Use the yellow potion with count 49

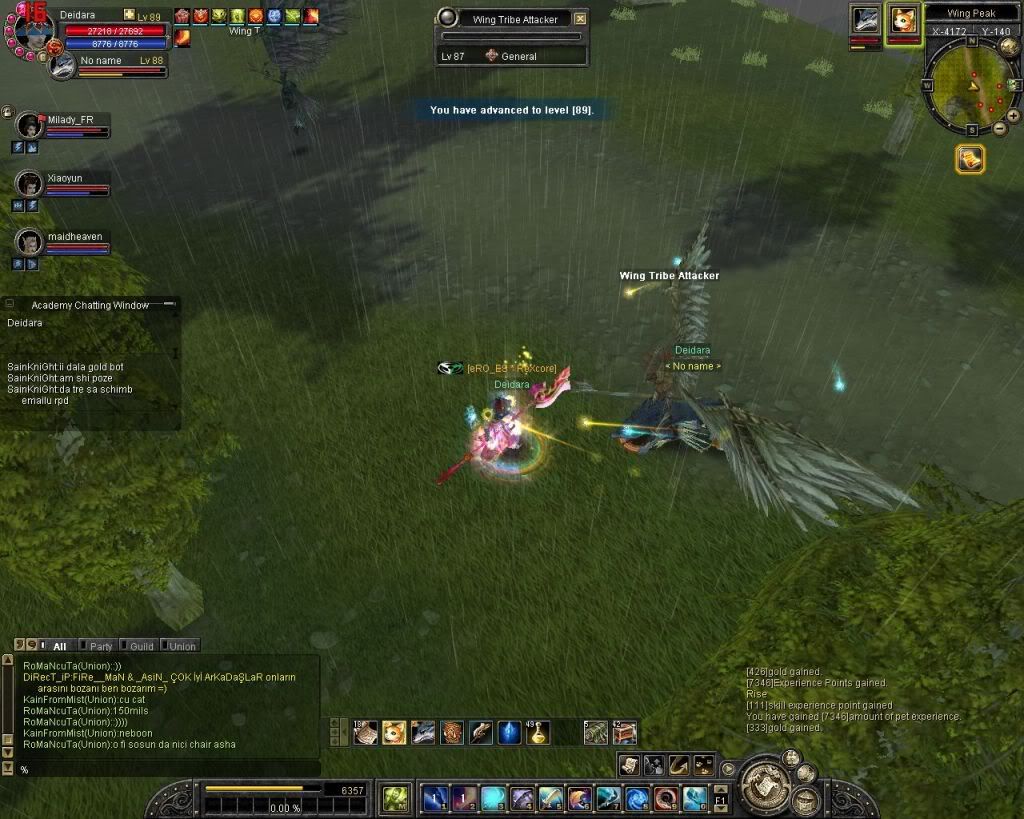coord(539,733)
